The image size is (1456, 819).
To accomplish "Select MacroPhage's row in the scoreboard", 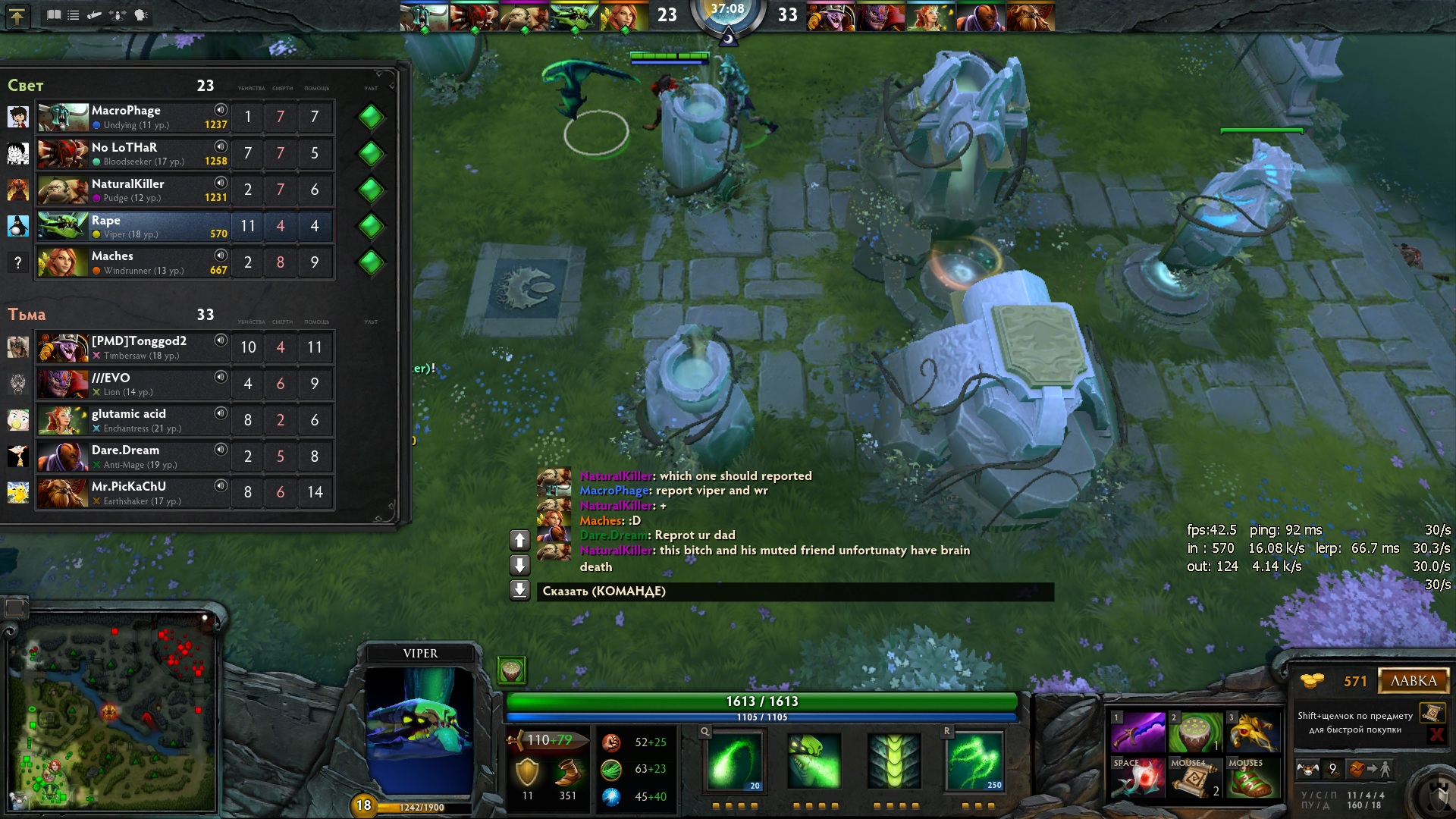I will point(152,117).
